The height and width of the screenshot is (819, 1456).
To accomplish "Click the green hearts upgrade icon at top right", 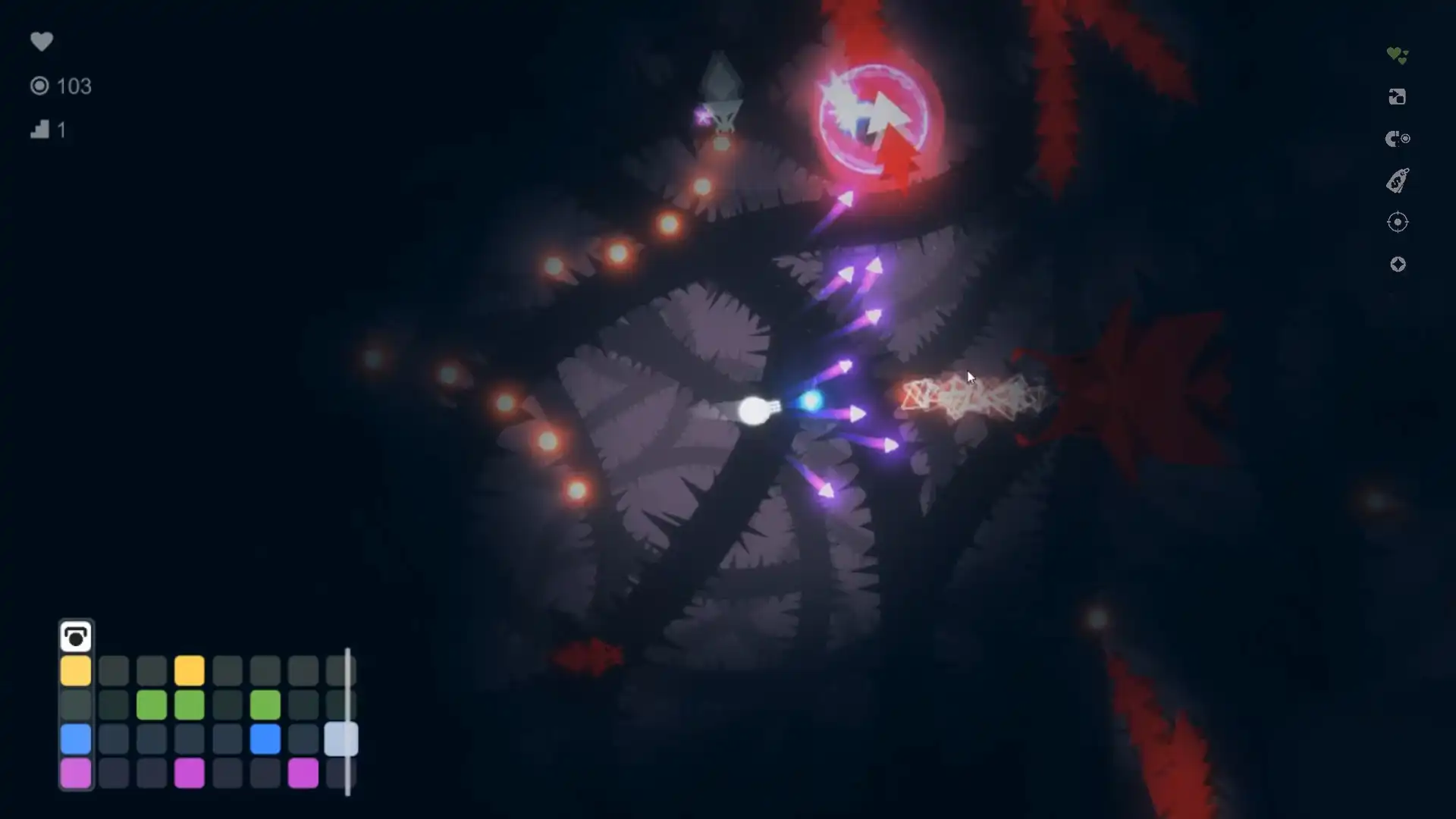I will (1398, 53).
